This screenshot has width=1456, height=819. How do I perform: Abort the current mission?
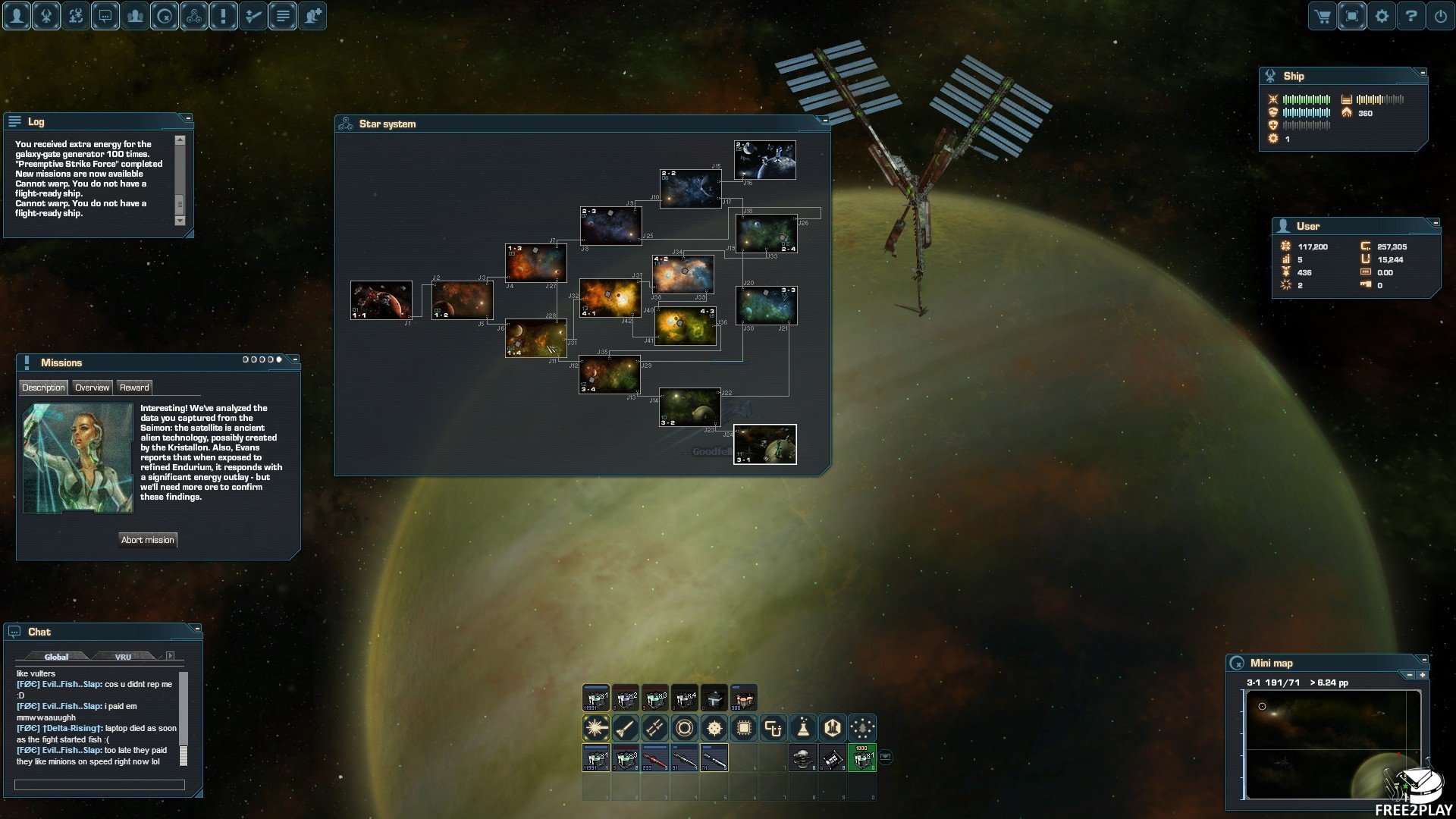coord(148,540)
